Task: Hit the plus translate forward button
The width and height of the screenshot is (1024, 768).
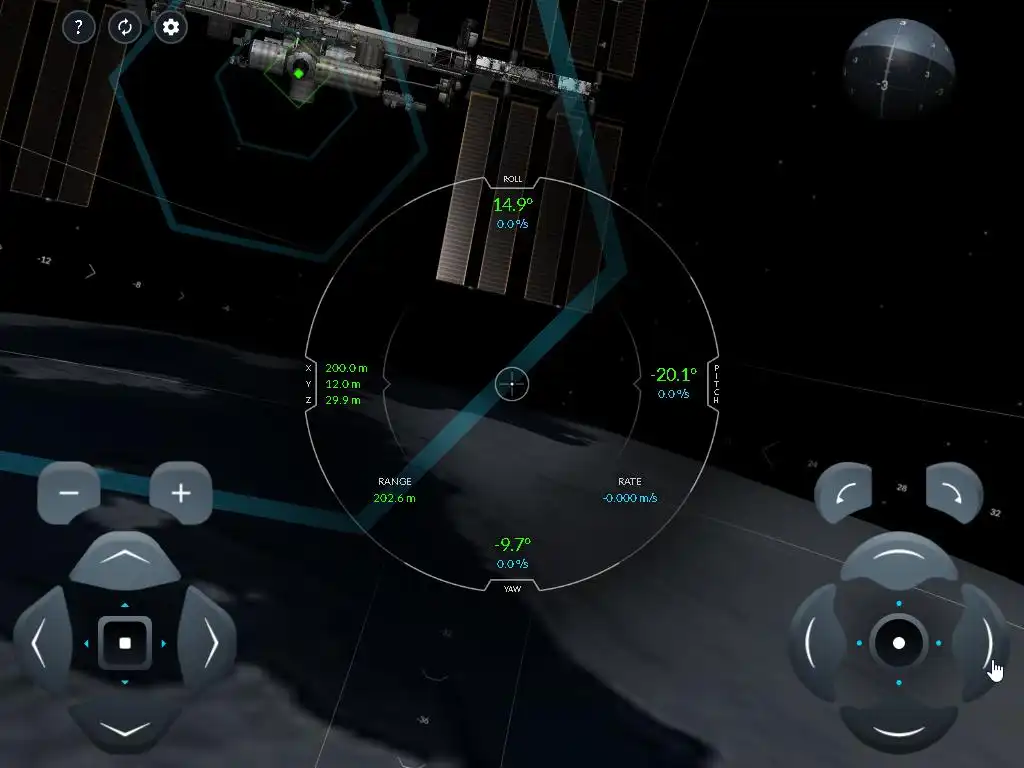Action: coord(181,493)
